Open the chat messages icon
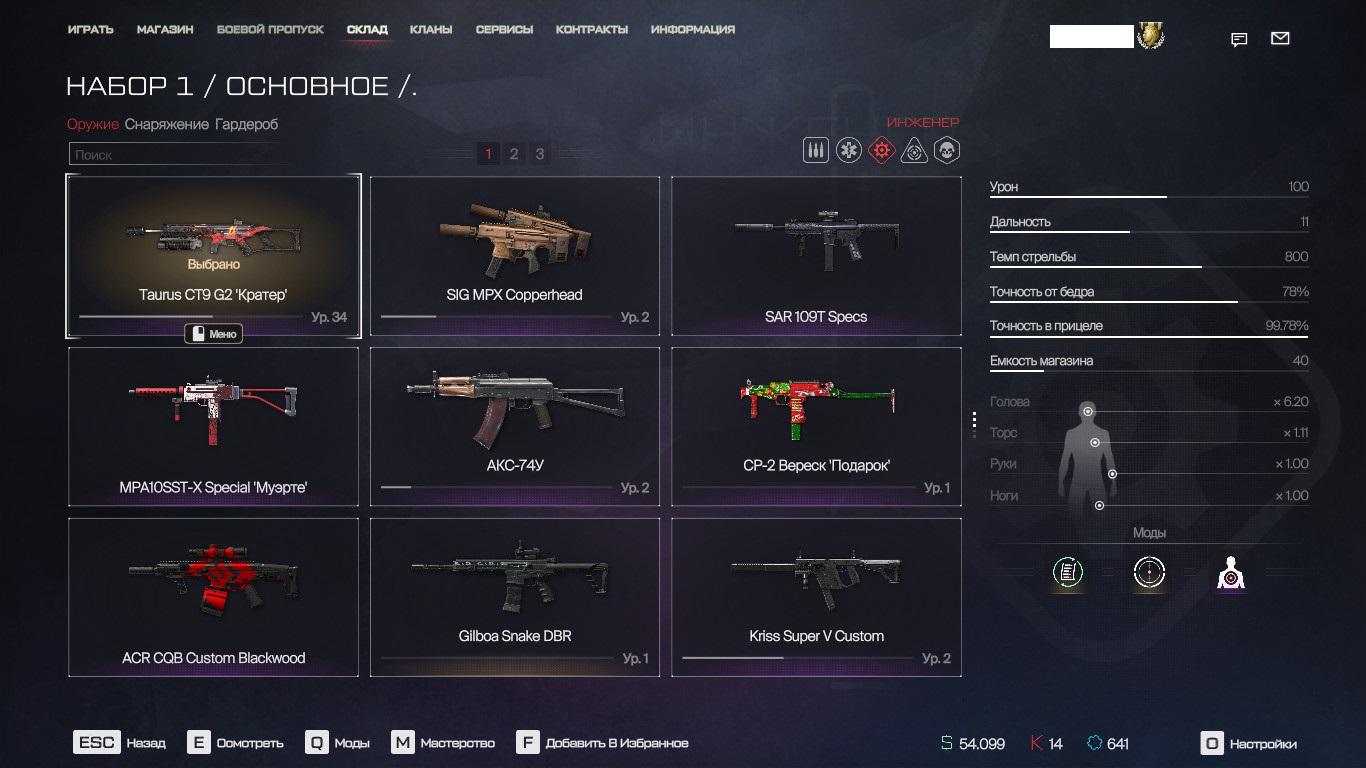This screenshot has width=1366, height=768. 1239,40
